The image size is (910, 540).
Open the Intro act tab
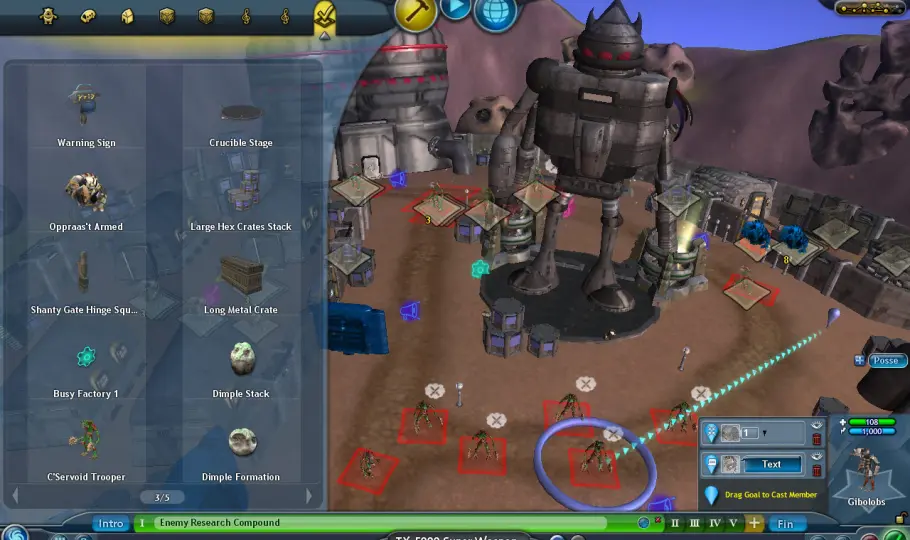pyautogui.click(x=111, y=523)
